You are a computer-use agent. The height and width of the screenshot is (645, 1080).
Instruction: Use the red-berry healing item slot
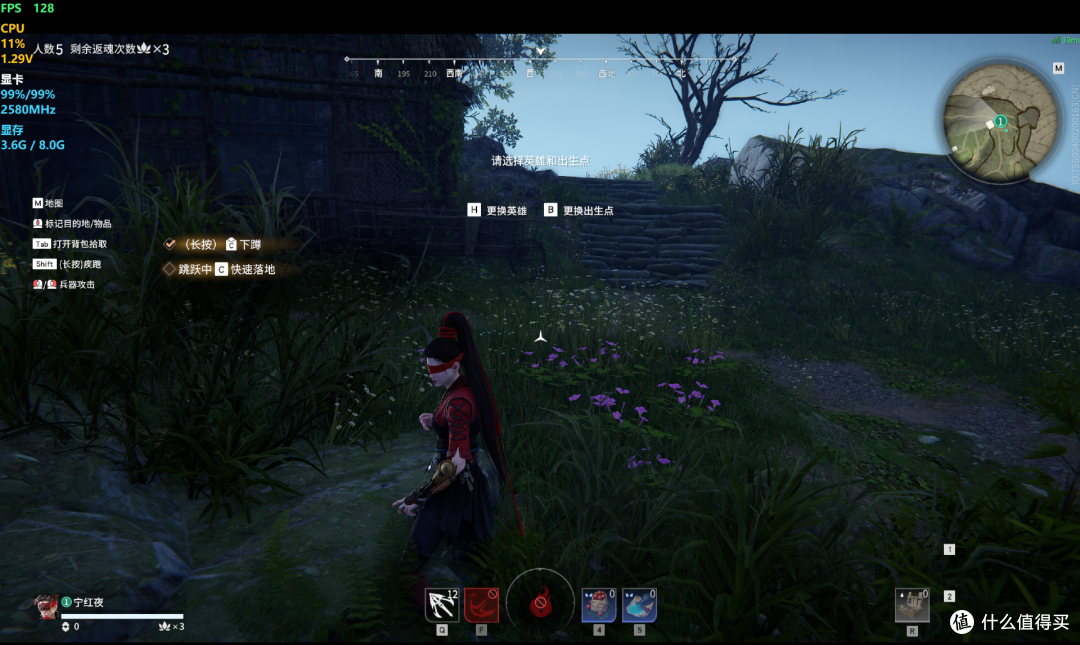point(598,605)
